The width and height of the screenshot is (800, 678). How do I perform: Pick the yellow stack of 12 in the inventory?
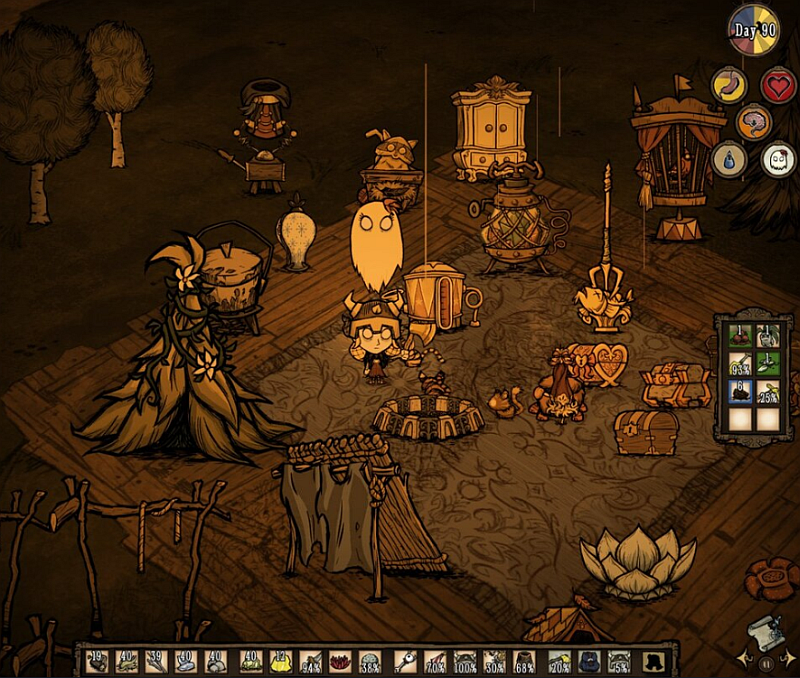click(x=281, y=661)
